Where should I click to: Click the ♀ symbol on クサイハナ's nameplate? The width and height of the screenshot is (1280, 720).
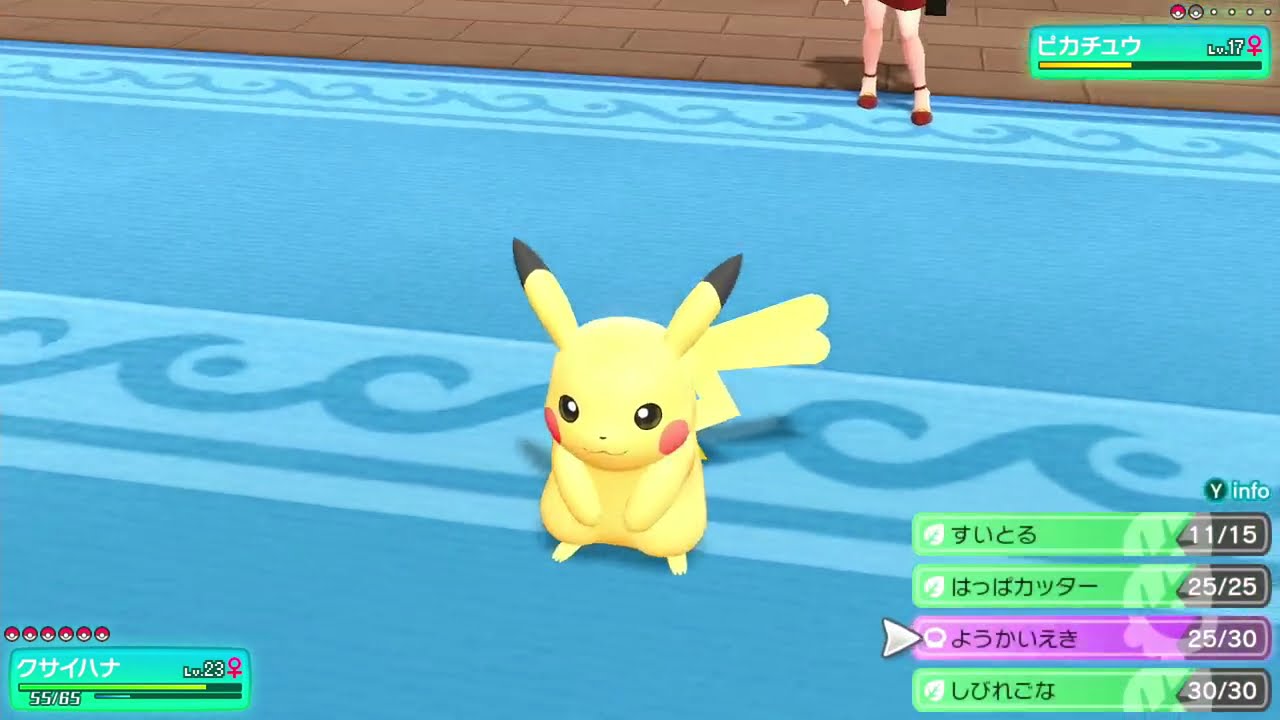coord(234,666)
